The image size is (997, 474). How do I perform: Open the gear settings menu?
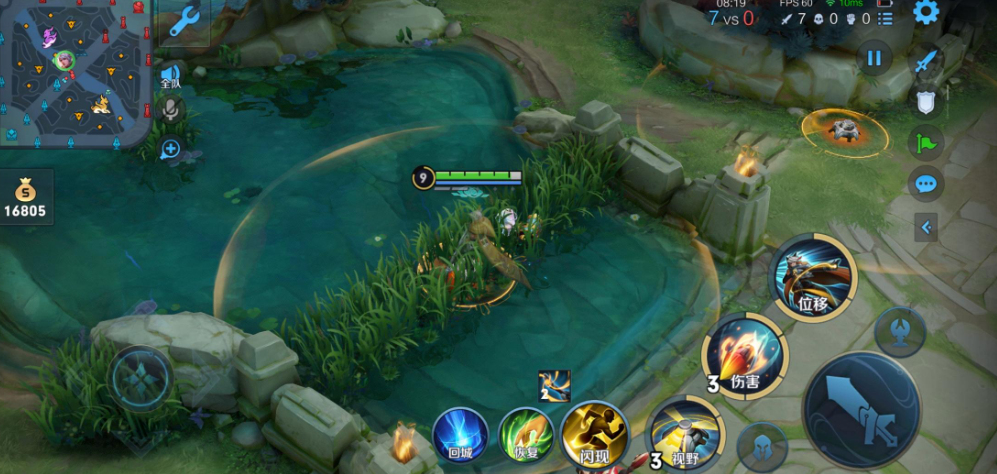pyautogui.click(x=926, y=13)
